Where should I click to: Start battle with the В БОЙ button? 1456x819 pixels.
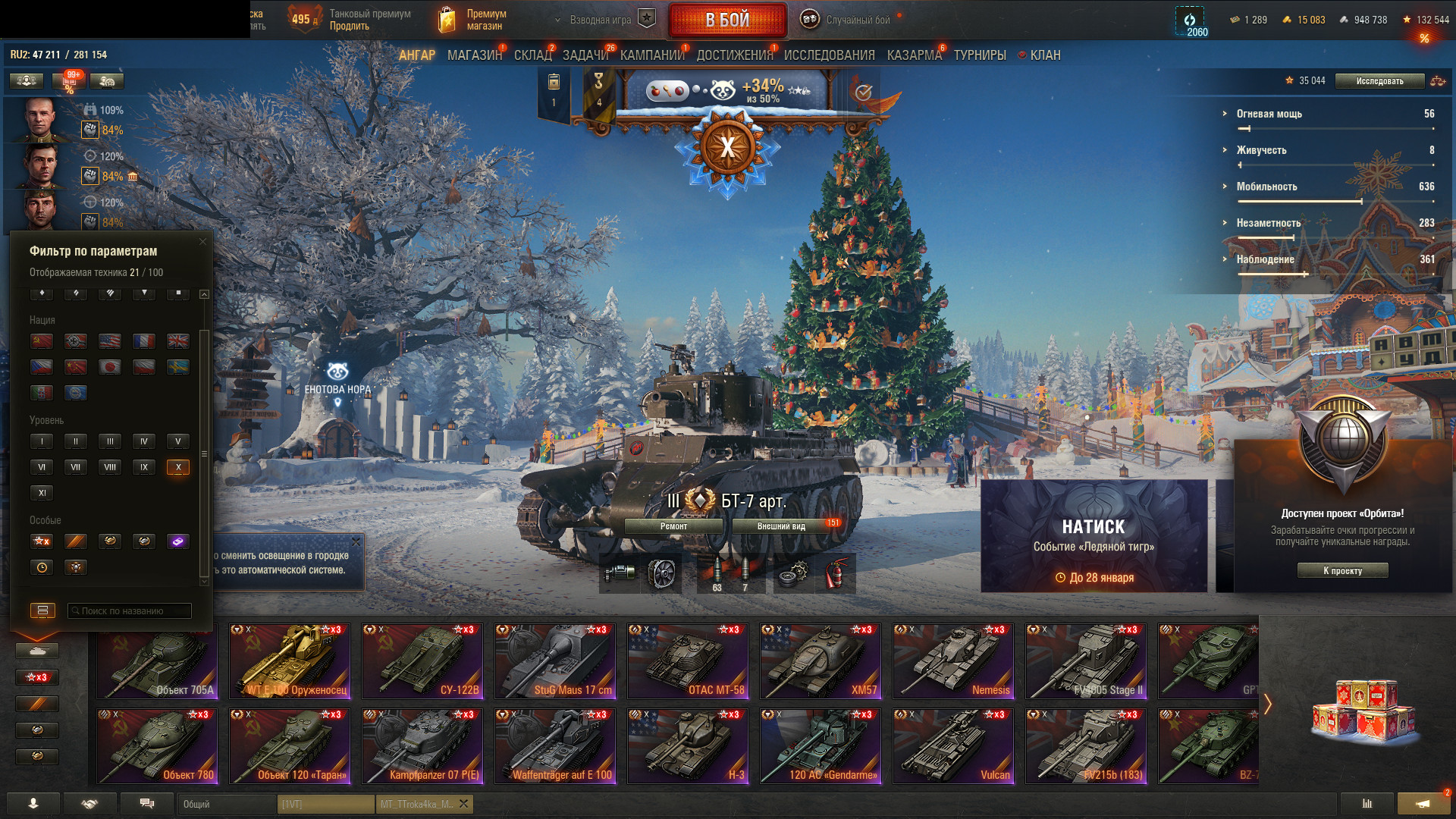tap(727, 20)
